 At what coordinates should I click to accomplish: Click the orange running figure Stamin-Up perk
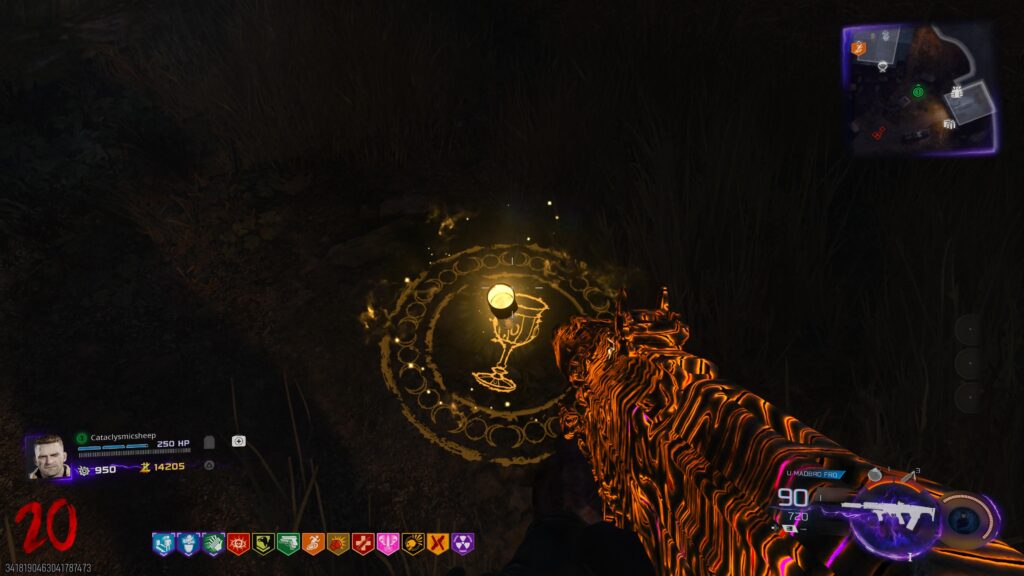click(313, 544)
